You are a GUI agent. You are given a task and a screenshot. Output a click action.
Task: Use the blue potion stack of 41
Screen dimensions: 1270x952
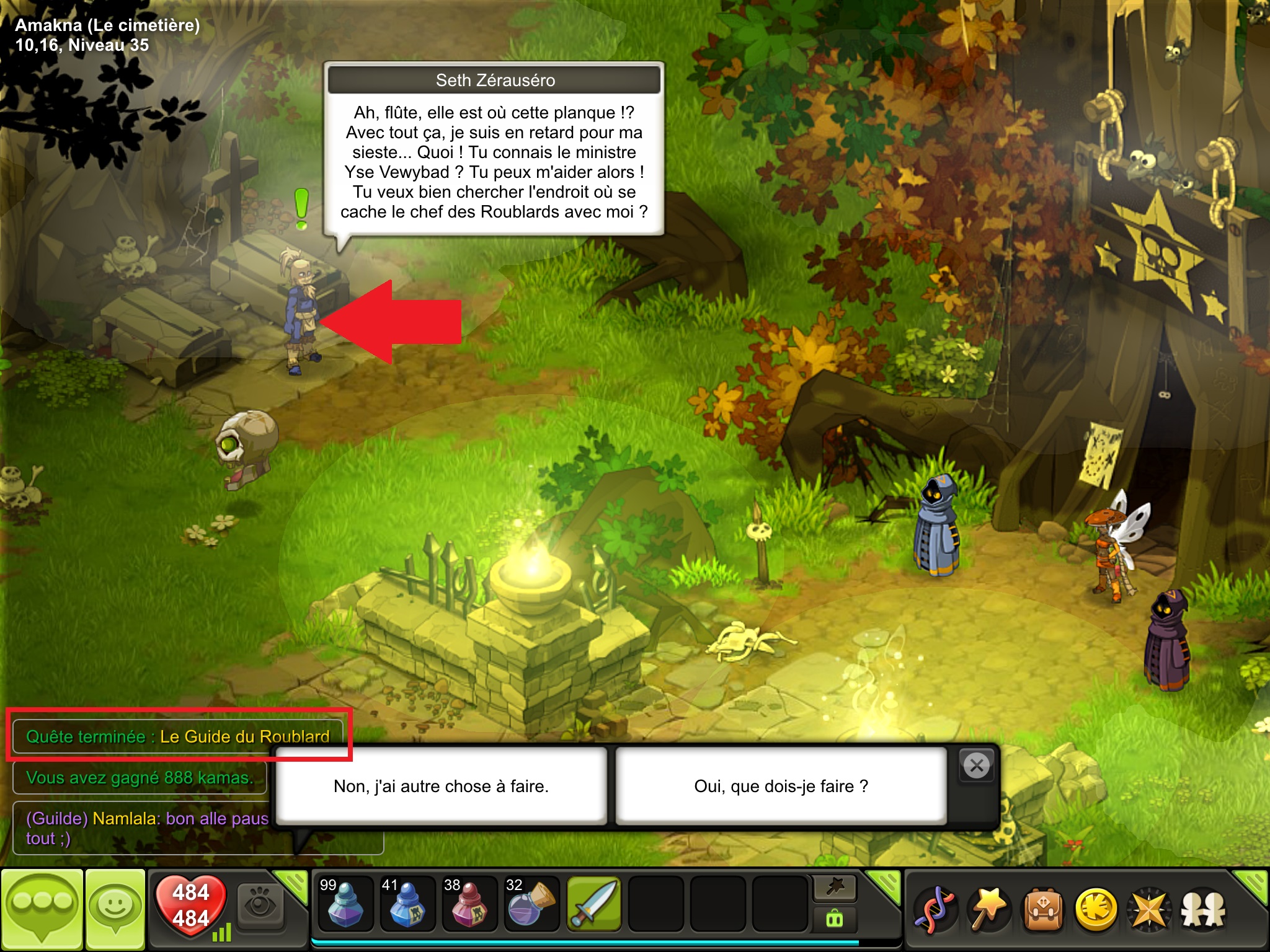click(x=407, y=905)
